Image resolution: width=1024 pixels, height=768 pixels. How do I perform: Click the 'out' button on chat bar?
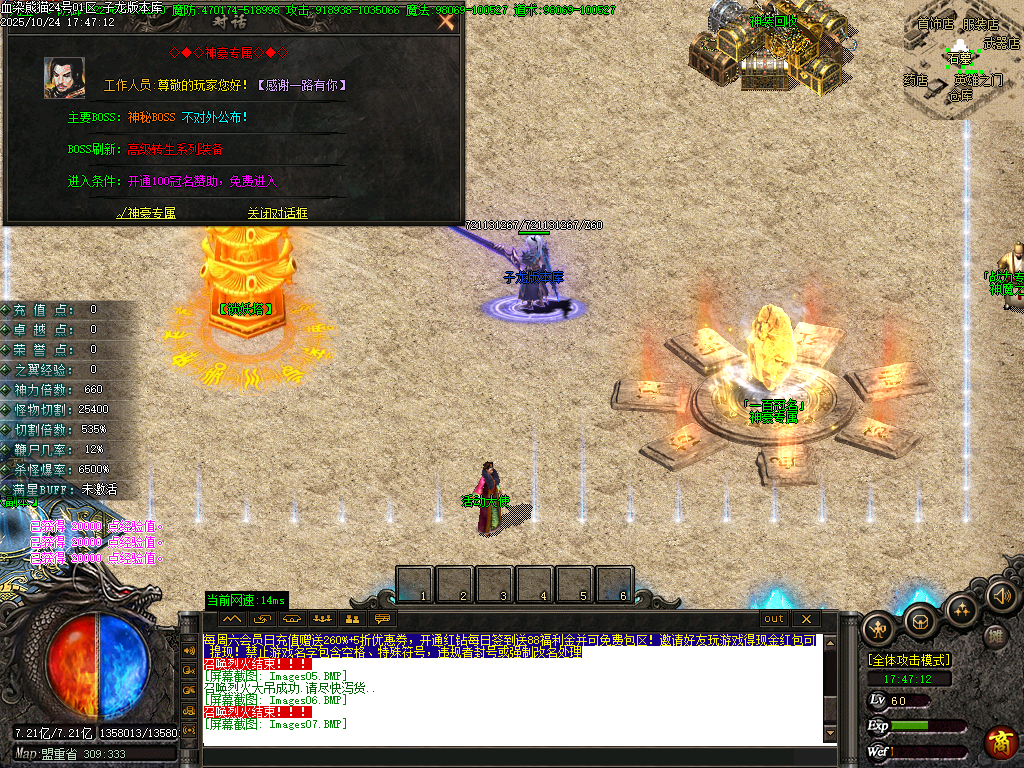[774, 619]
